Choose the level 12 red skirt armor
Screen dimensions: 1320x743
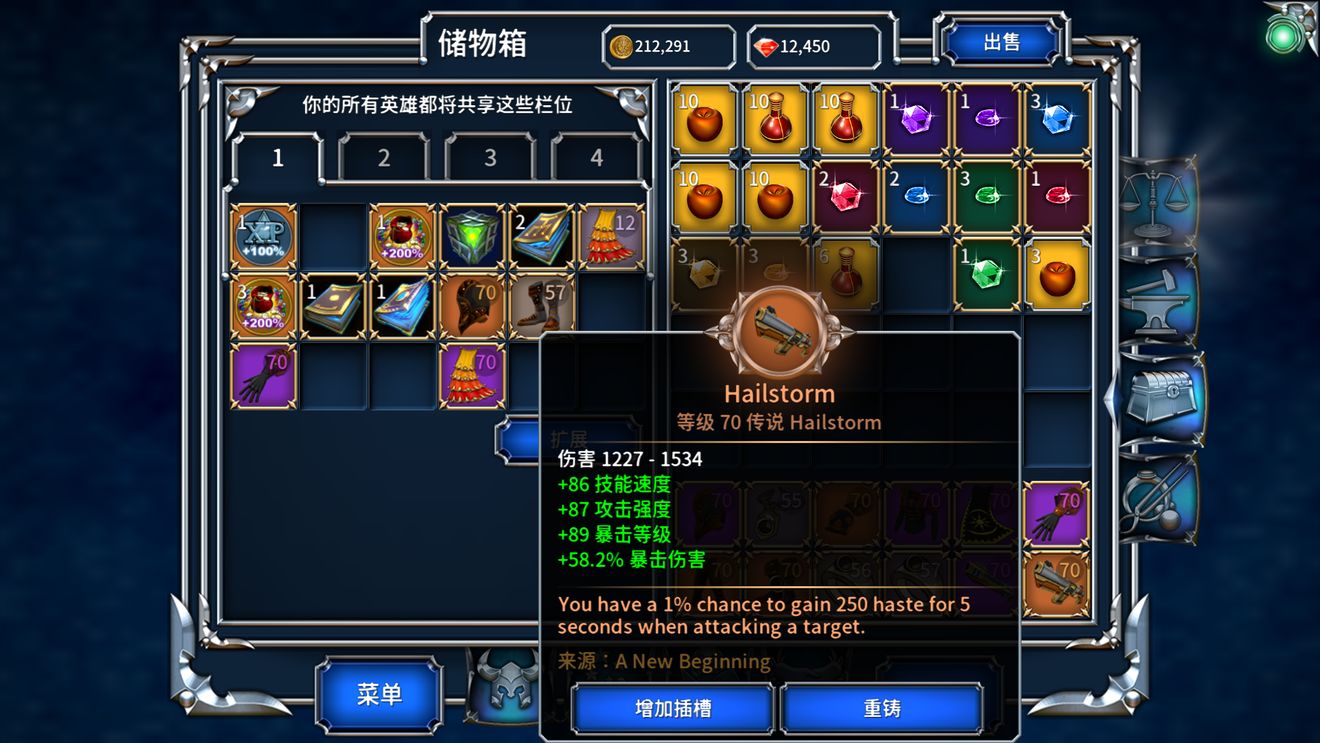coord(612,238)
